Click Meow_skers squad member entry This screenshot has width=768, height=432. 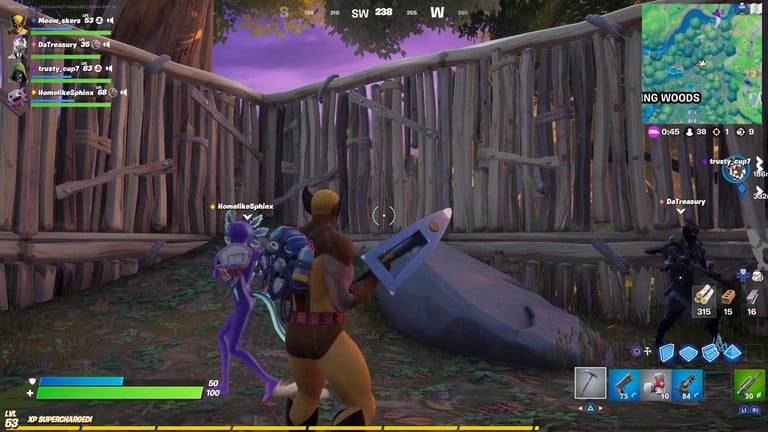coord(60,20)
